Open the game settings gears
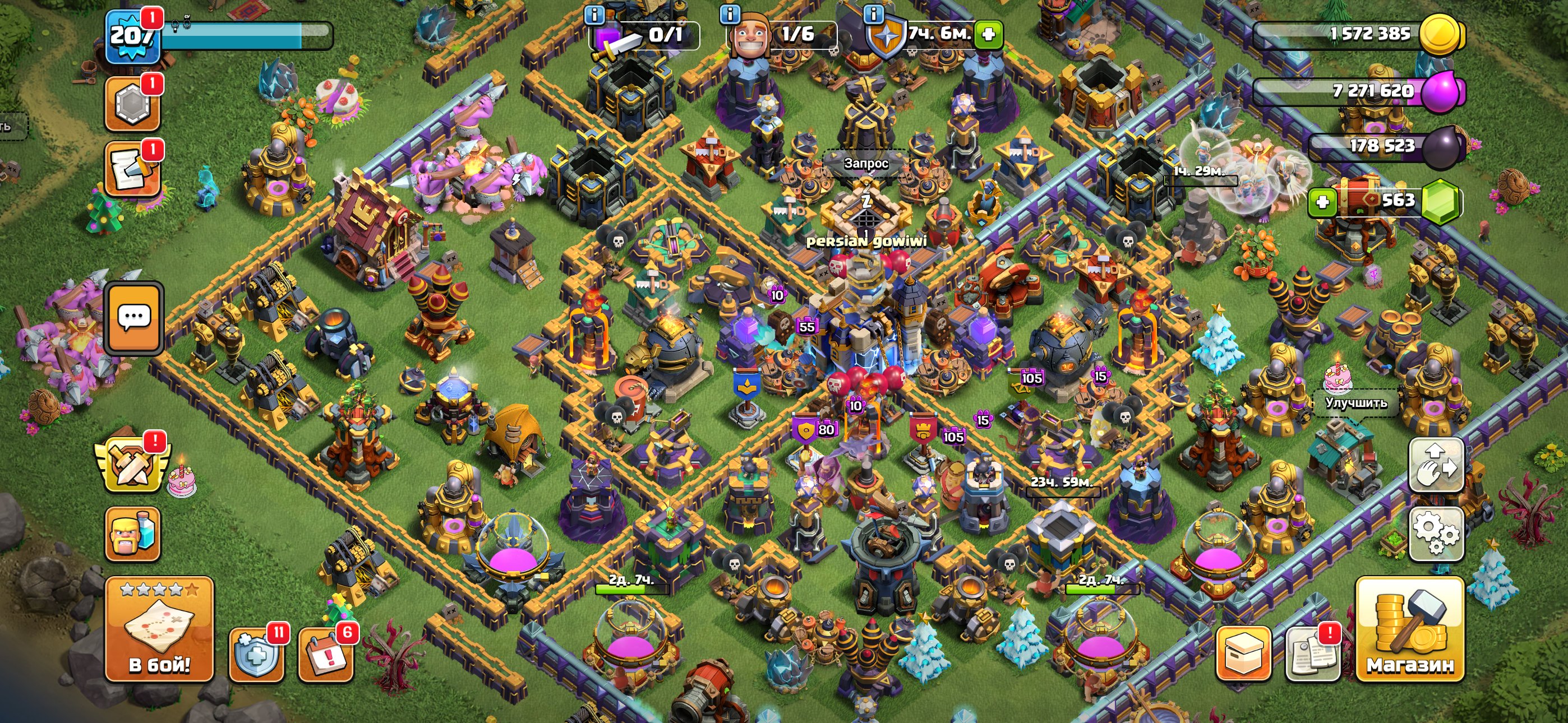 [1436, 533]
